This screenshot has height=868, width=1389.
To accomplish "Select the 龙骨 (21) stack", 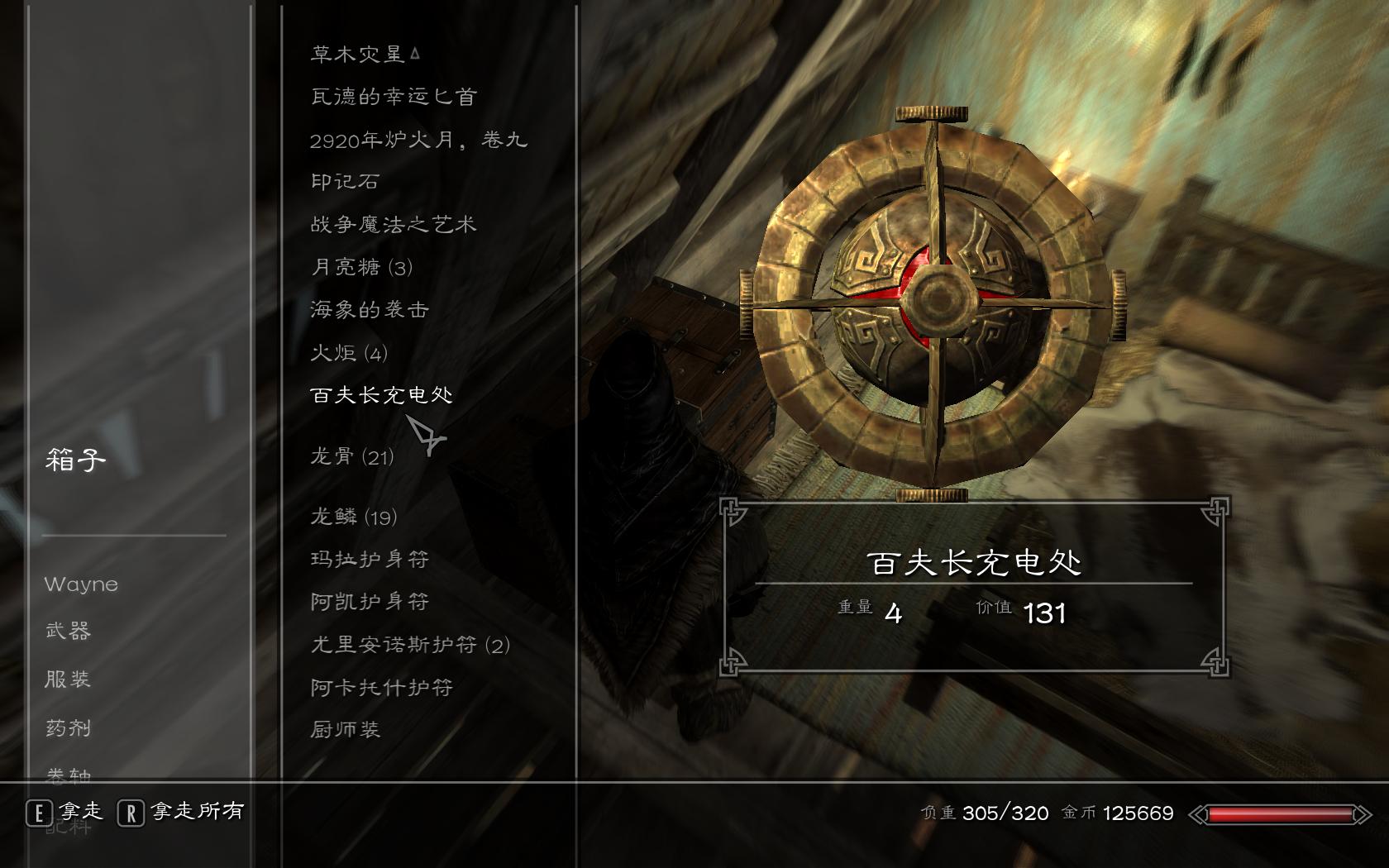I will [x=352, y=456].
